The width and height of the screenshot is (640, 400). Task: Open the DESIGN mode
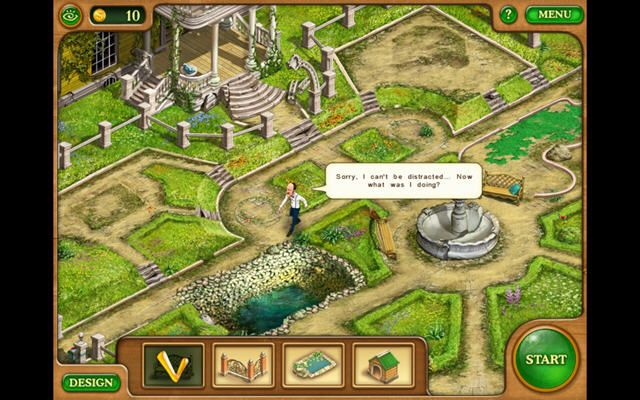click(x=90, y=382)
